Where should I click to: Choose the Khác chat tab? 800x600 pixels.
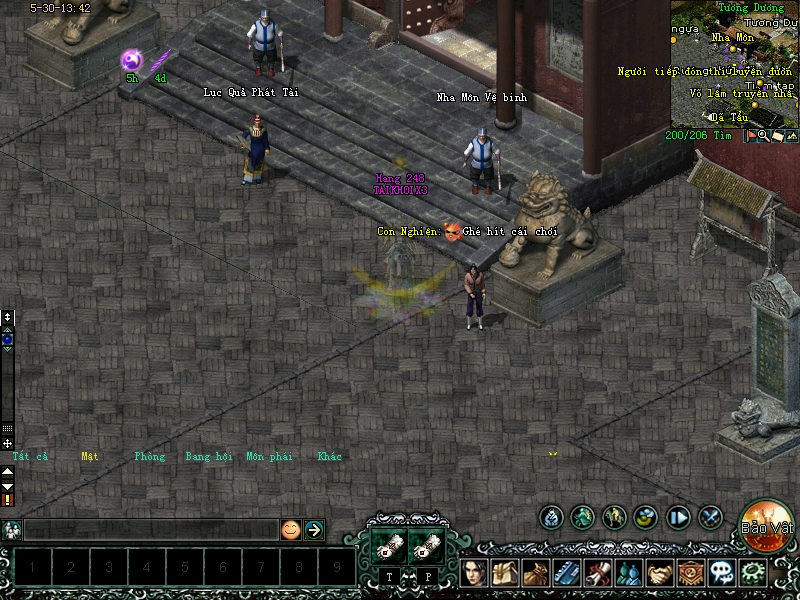(x=329, y=457)
